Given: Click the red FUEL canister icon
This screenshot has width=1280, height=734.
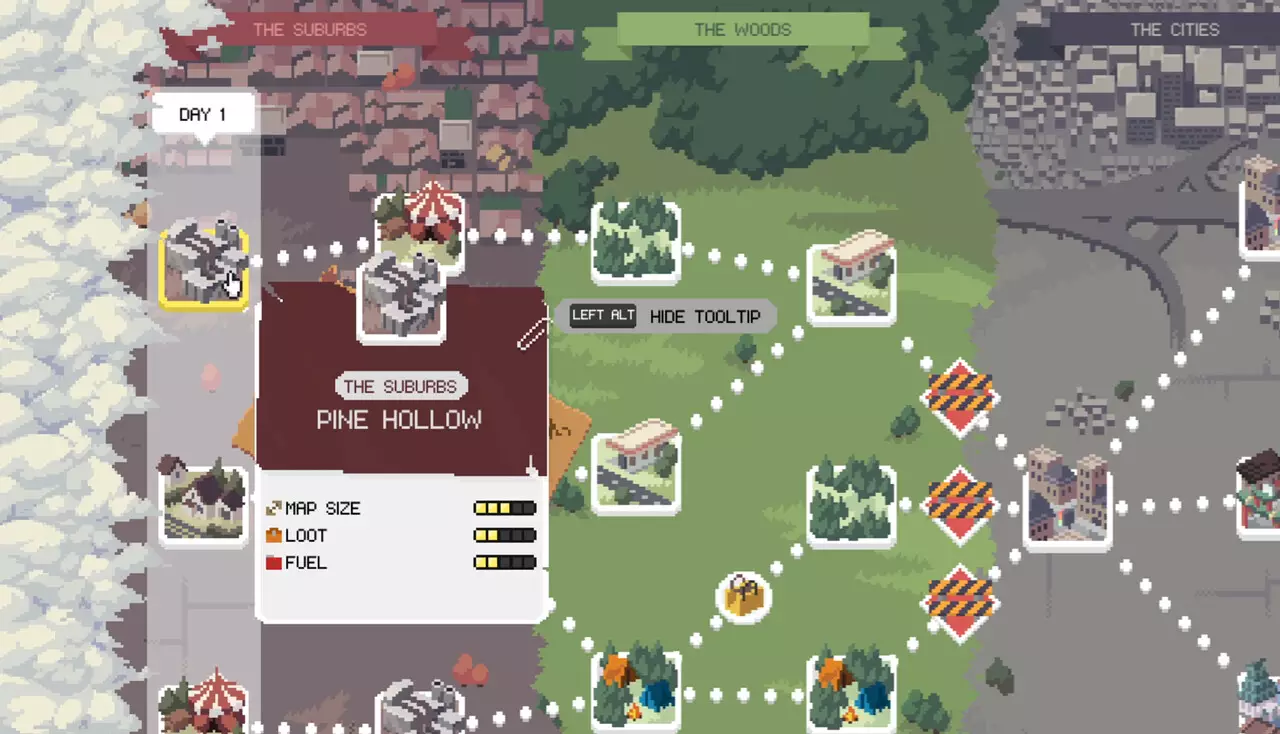Looking at the screenshot, I should pyautogui.click(x=272, y=562).
